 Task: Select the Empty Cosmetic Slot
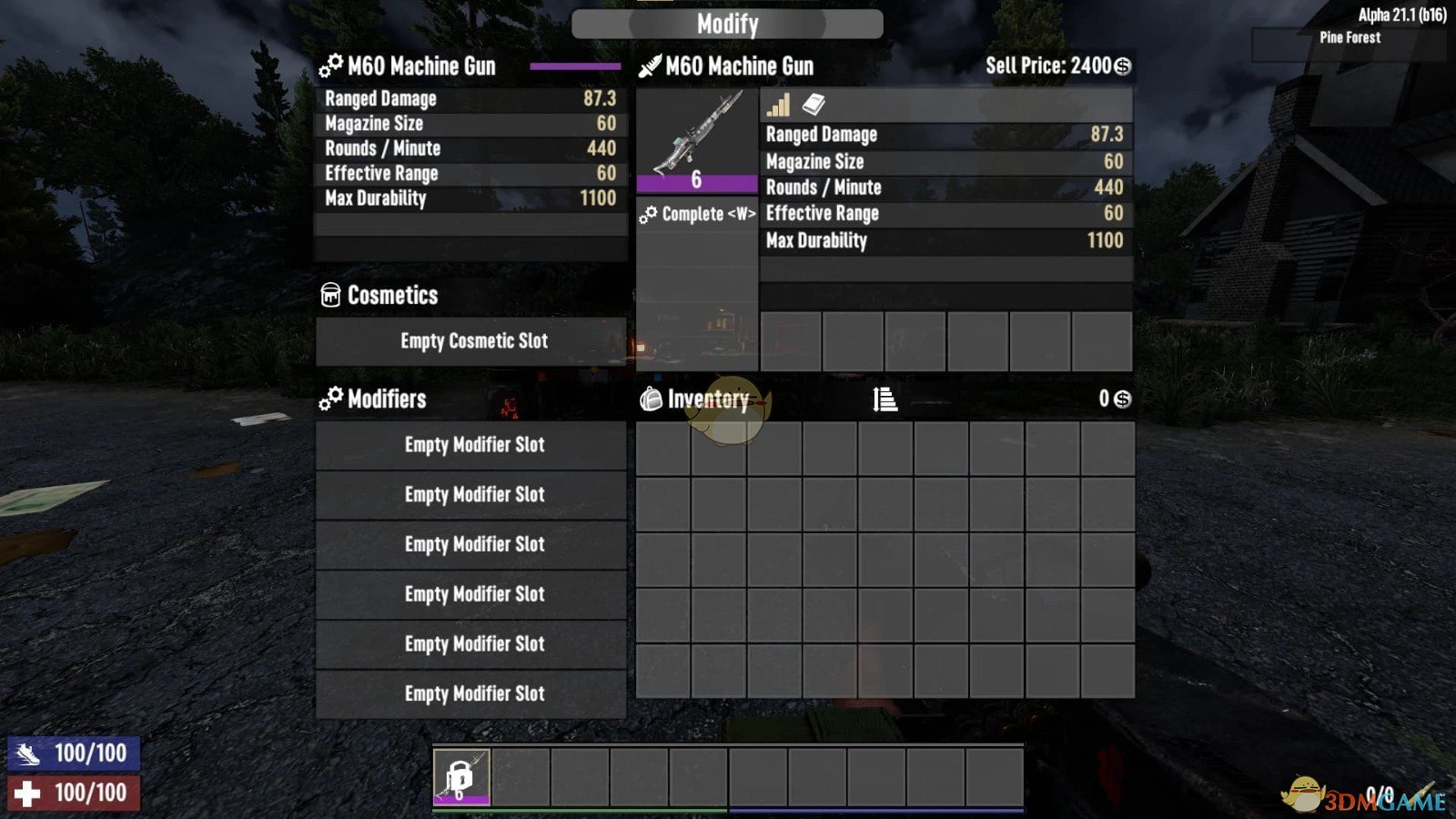pos(471,341)
